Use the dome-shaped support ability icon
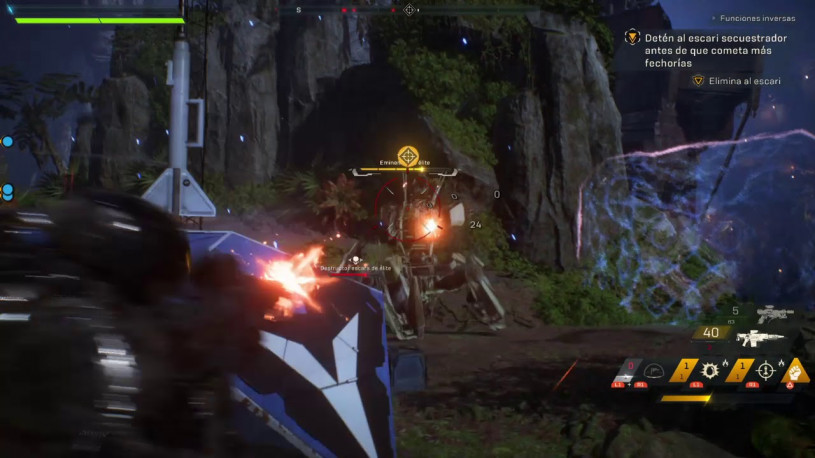 [x=654, y=371]
